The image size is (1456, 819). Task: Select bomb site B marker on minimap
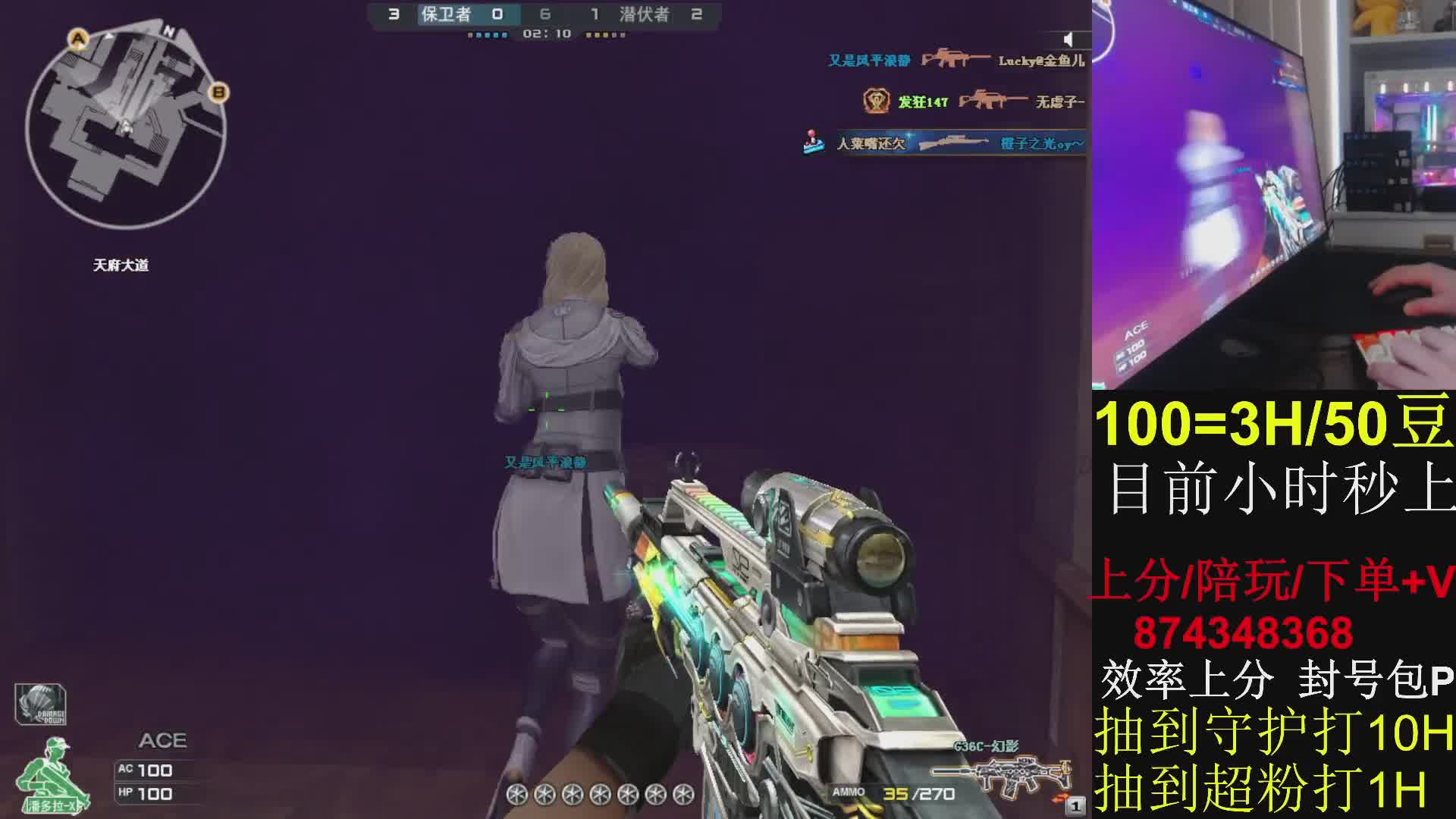[x=219, y=93]
